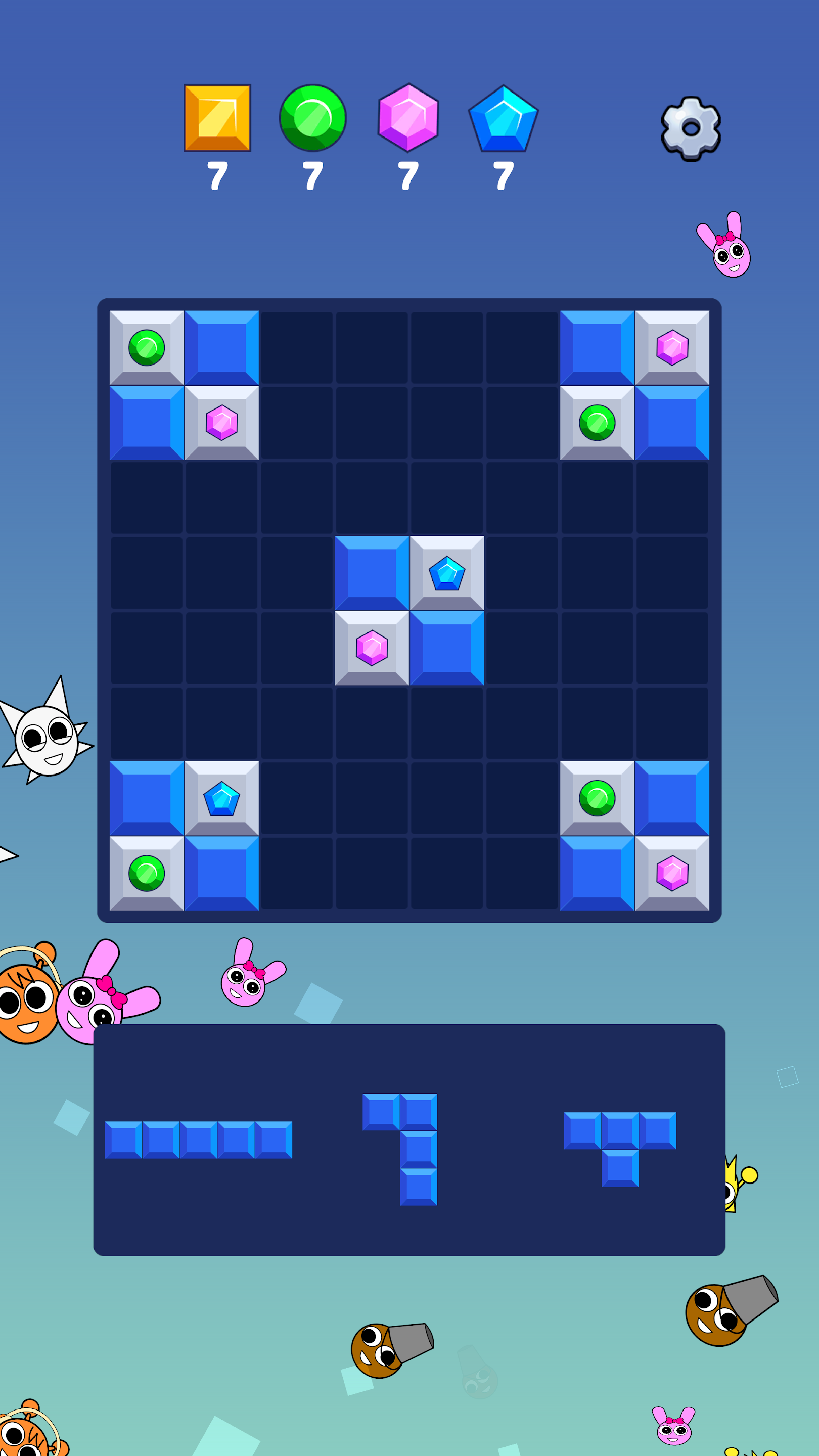Click the pink hexagon gem counter icon
This screenshot has height=1456, width=819.
tap(408, 119)
